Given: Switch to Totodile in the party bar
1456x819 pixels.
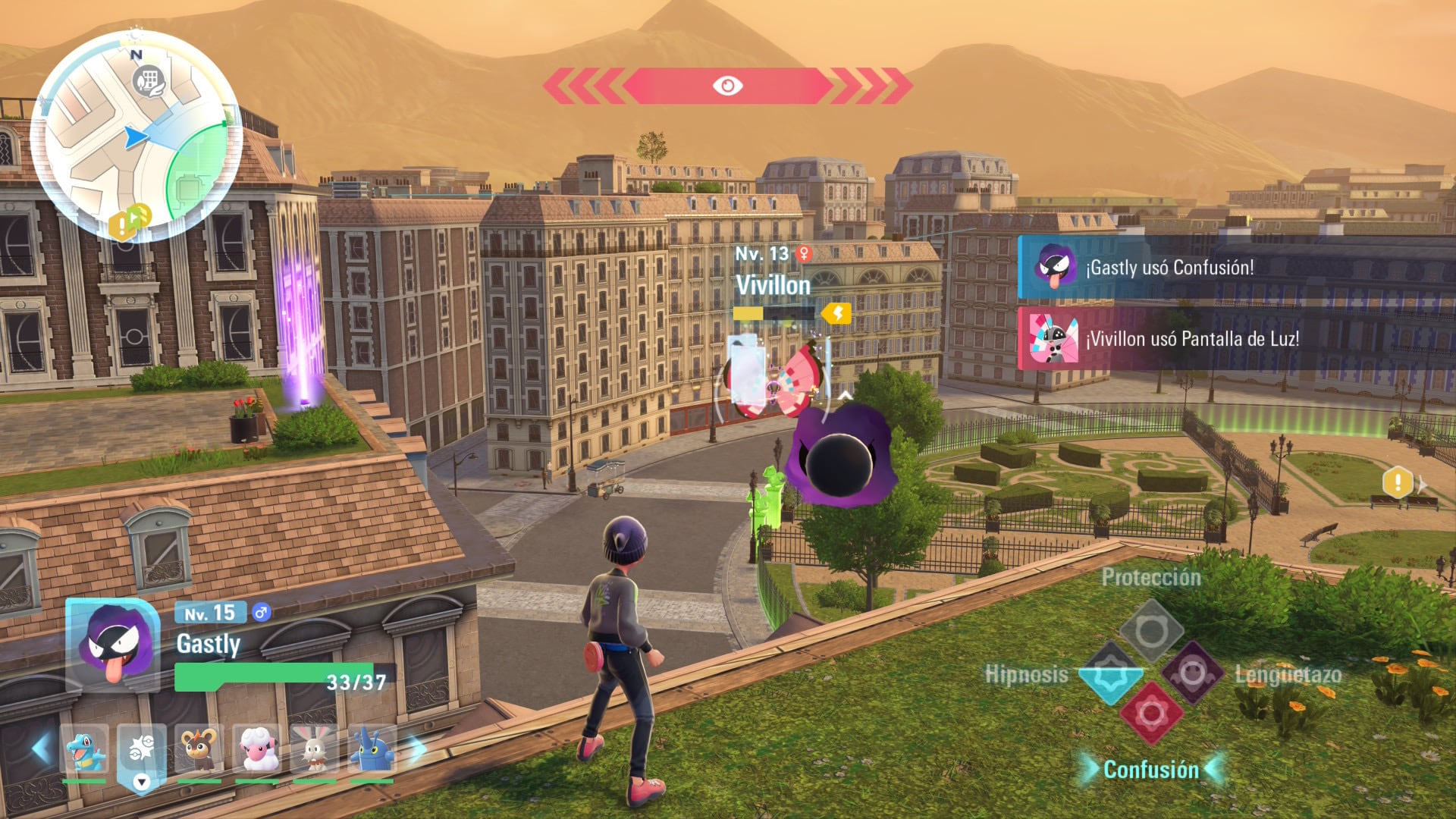Looking at the screenshot, I should point(84,750).
